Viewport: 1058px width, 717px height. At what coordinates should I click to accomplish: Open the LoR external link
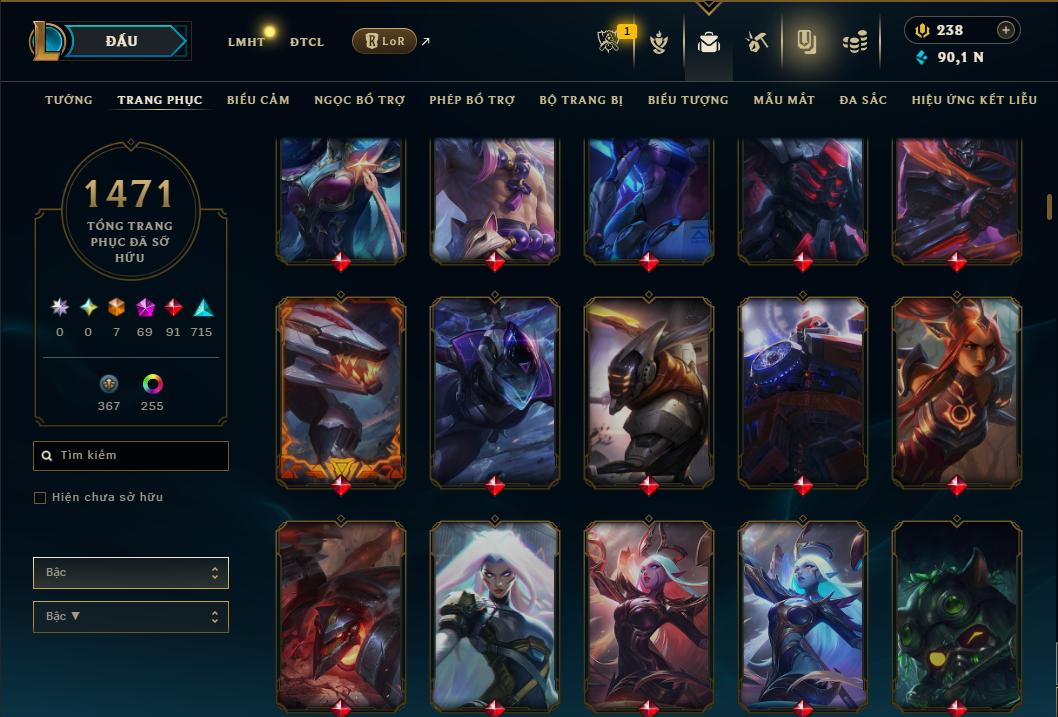pos(384,41)
